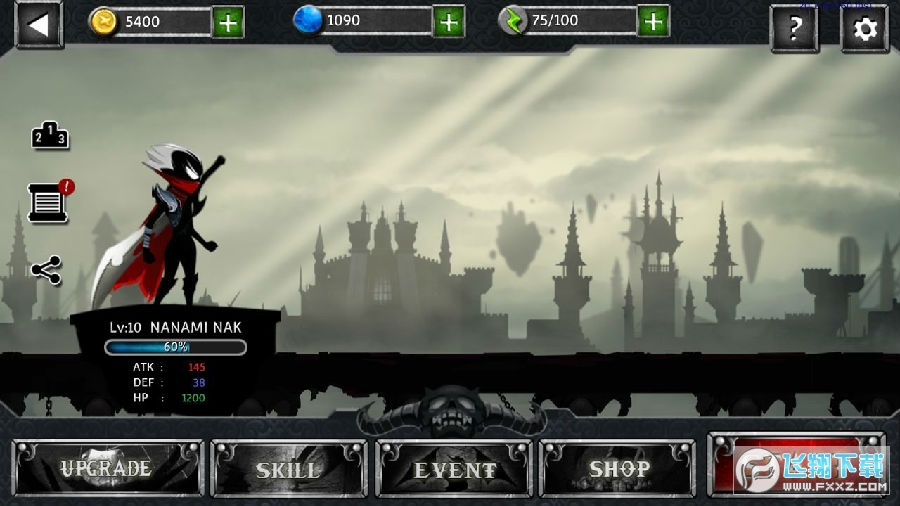The width and height of the screenshot is (900, 506).
Task: Refill green energy with plus button
Action: pos(654,22)
